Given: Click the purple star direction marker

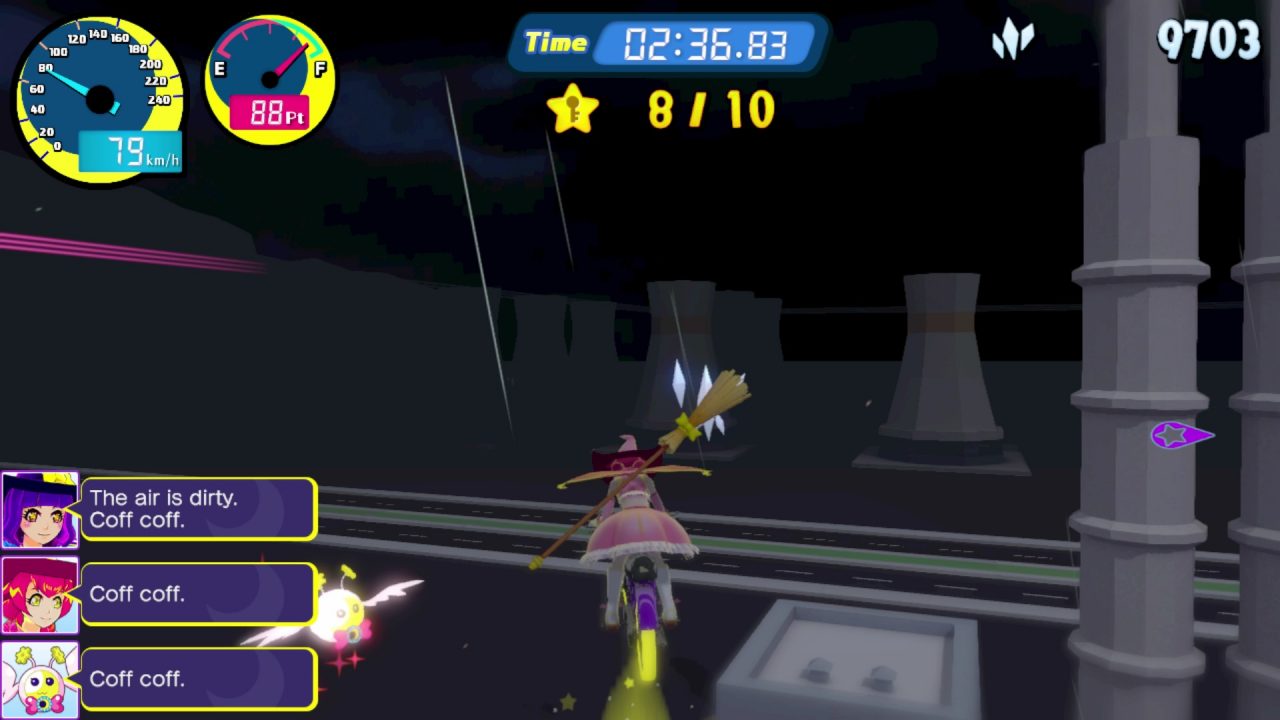Looking at the screenshot, I should (x=1180, y=436).
